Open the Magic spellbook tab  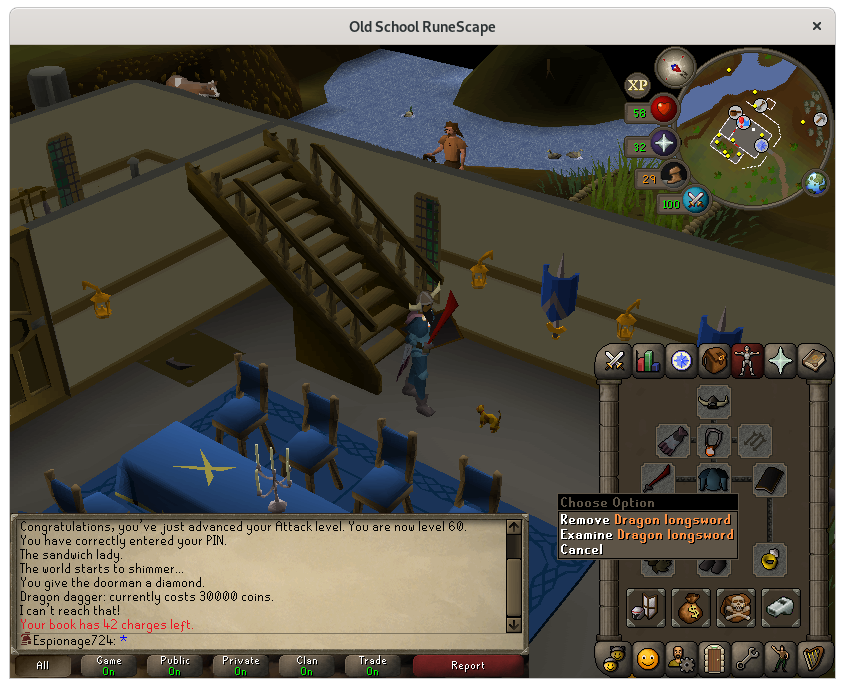click(x=812, y=361)
